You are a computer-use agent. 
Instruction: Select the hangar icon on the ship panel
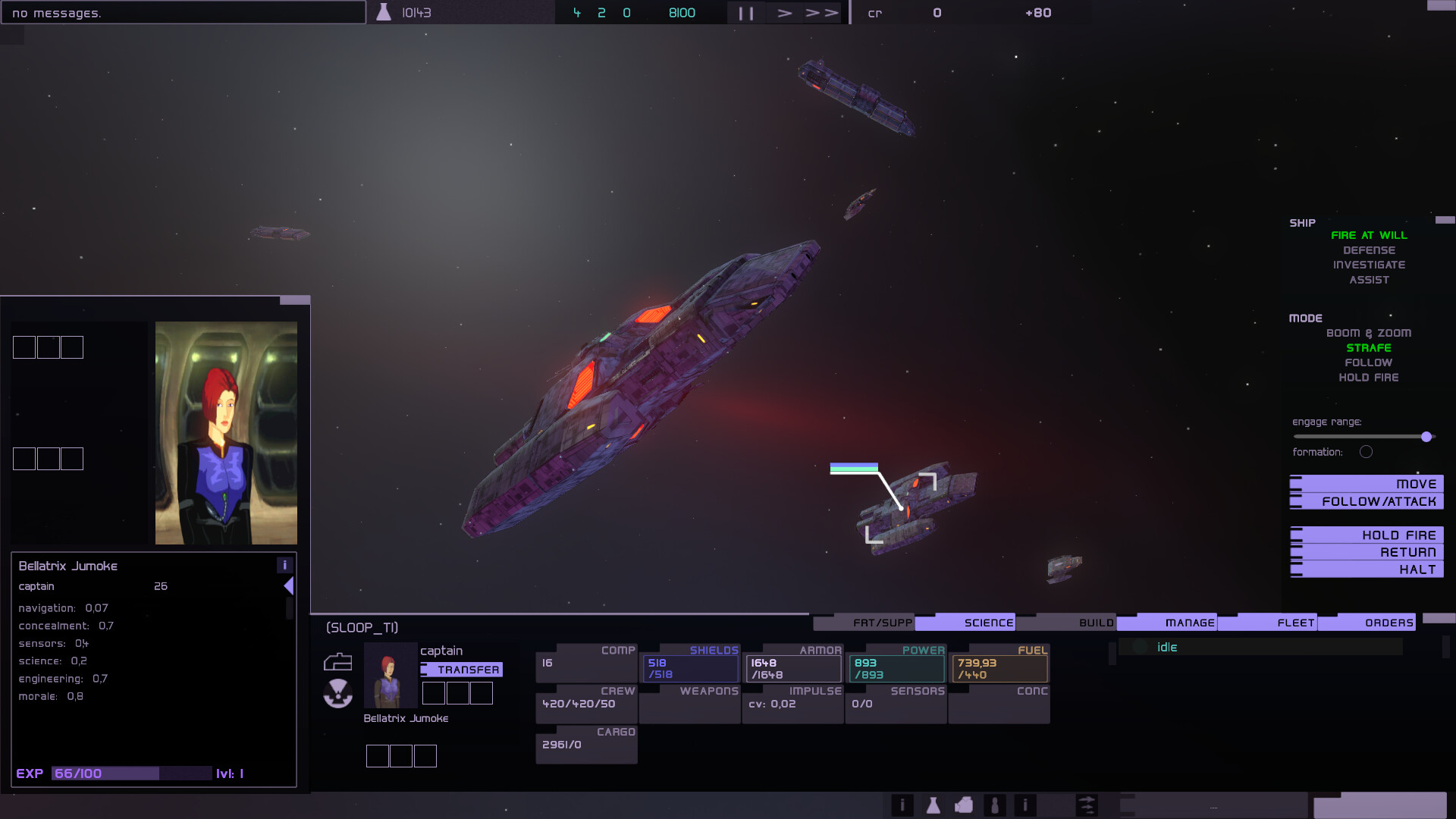pyautogui.click(x=337, y=661)
